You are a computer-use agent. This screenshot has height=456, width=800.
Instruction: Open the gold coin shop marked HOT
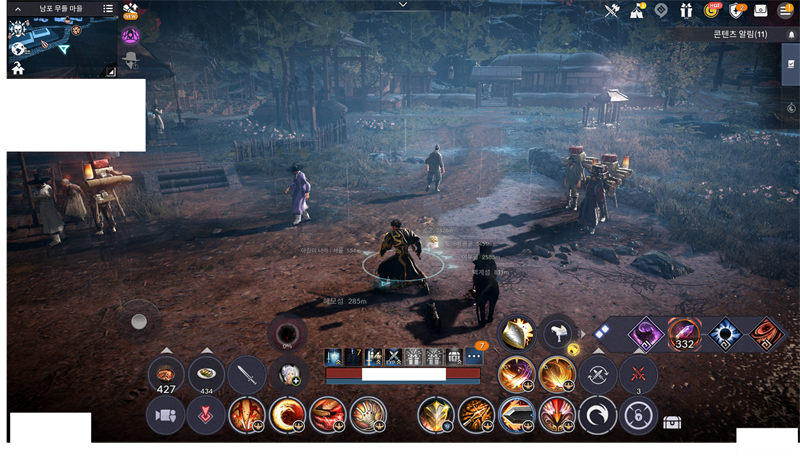(712, 11)
